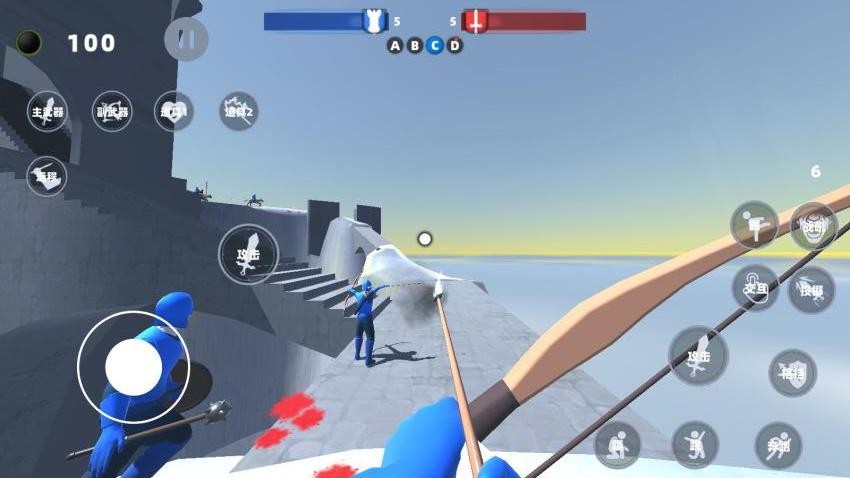Tap the virtual movement joystick
Viewport: 850px width, 478px height.
133,366
